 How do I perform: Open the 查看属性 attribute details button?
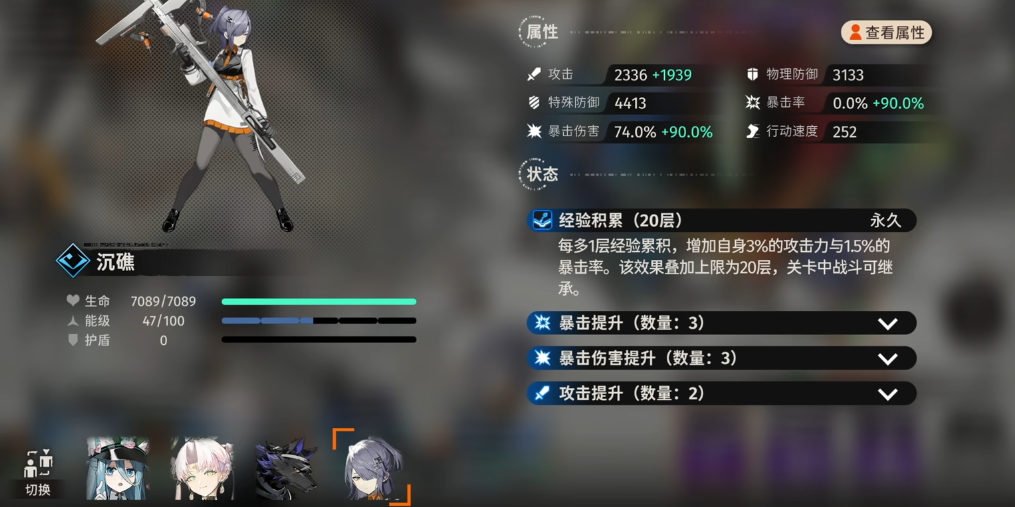point(887,33)
